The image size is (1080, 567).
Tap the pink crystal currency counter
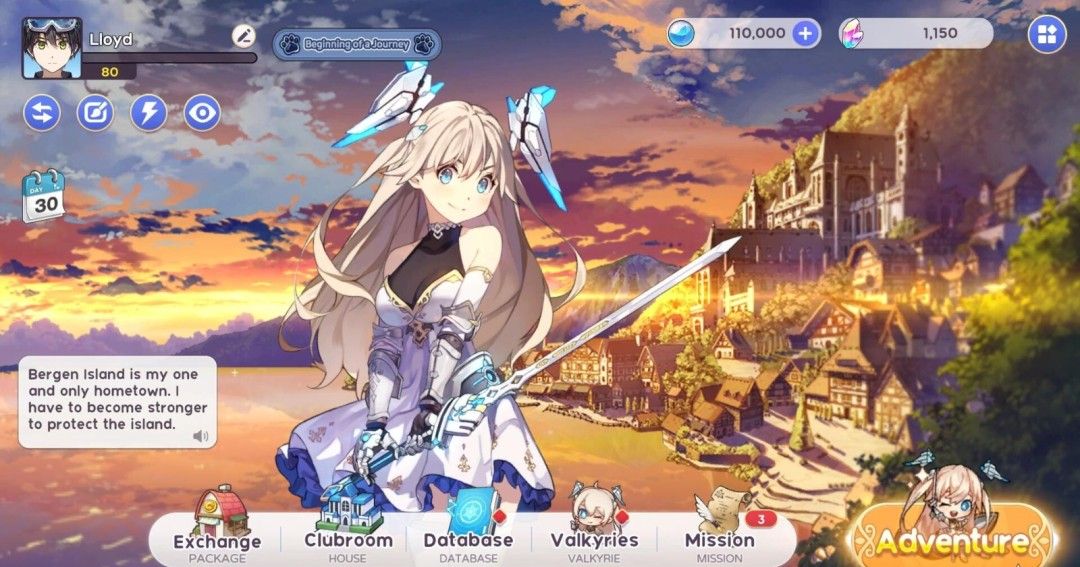(x=915, y=33)
